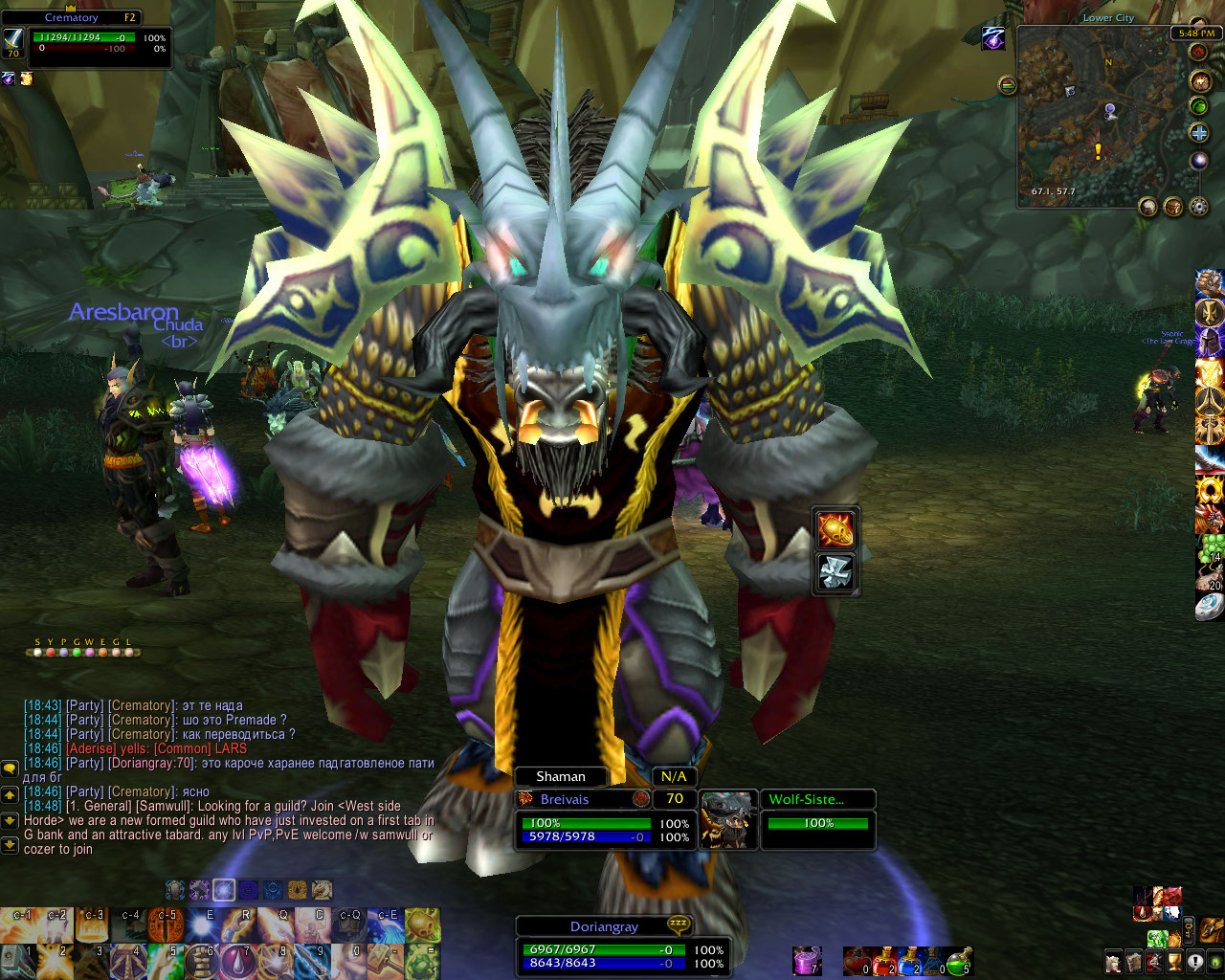Image resolution: width=1225 pixels, height=980 pixels.
Task: Activate the flaming skull icon beside the target
Action: pos(835,529)
